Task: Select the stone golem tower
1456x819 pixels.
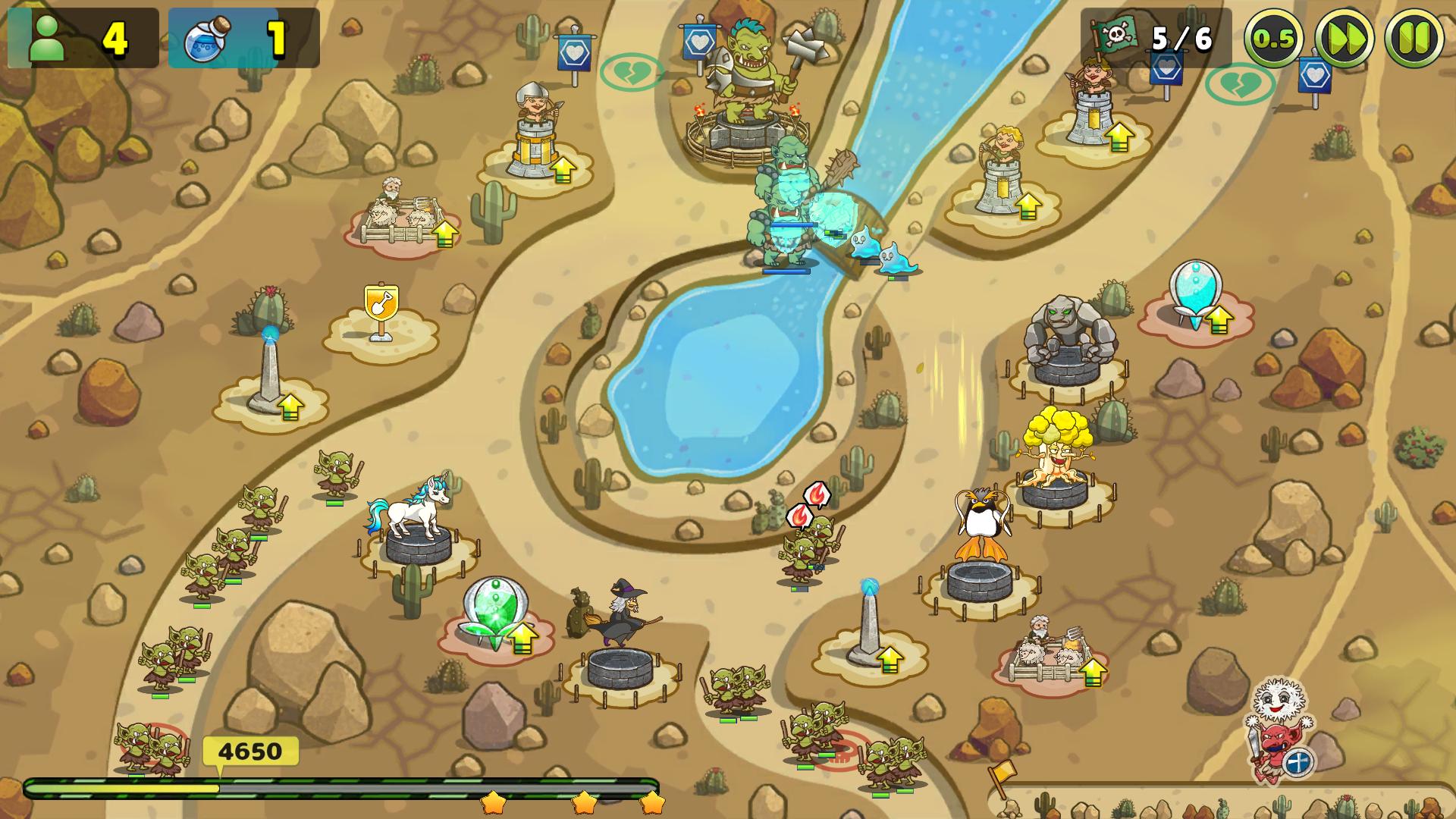Action: point(1068,341)
